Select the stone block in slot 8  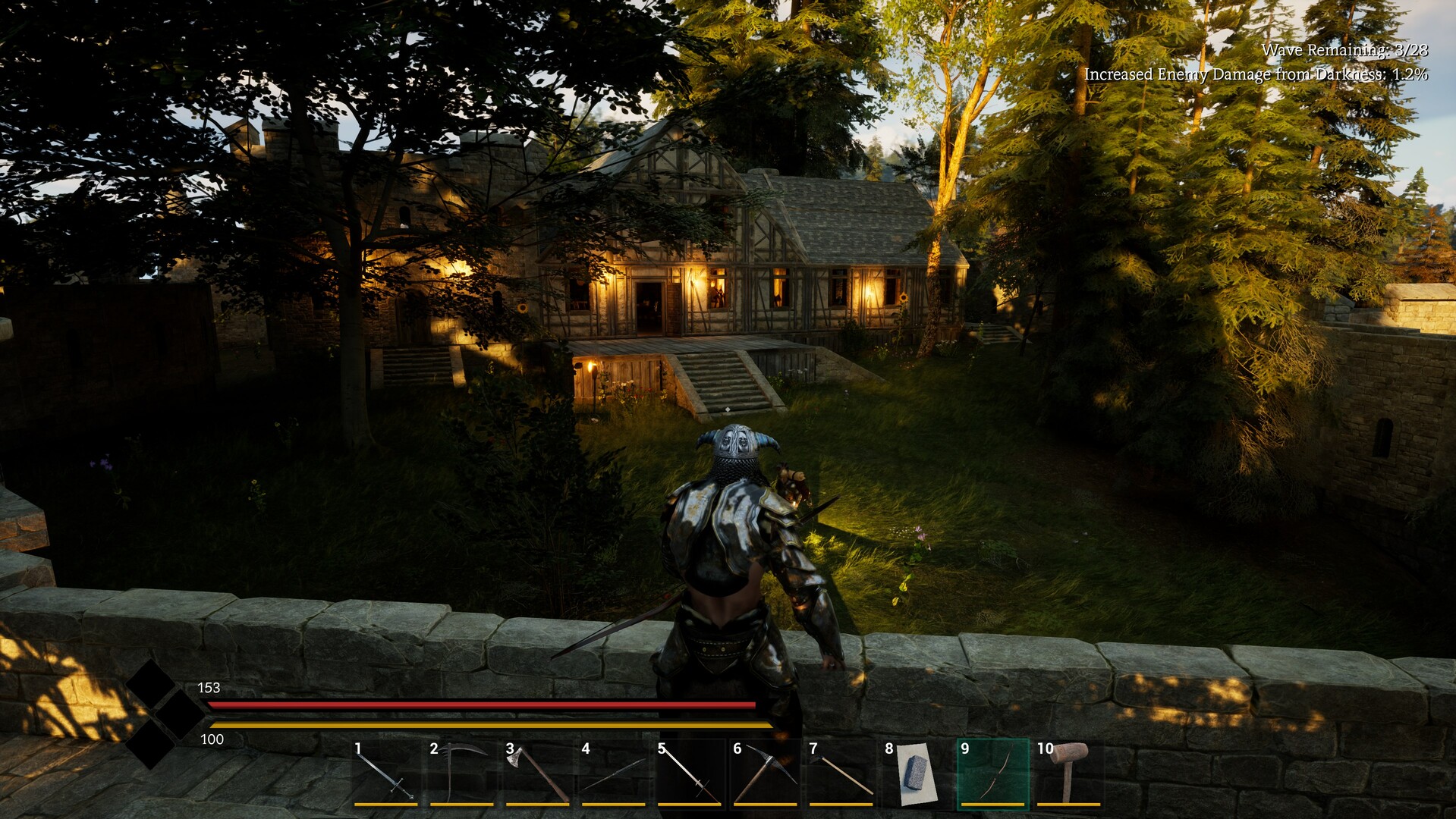917,773
